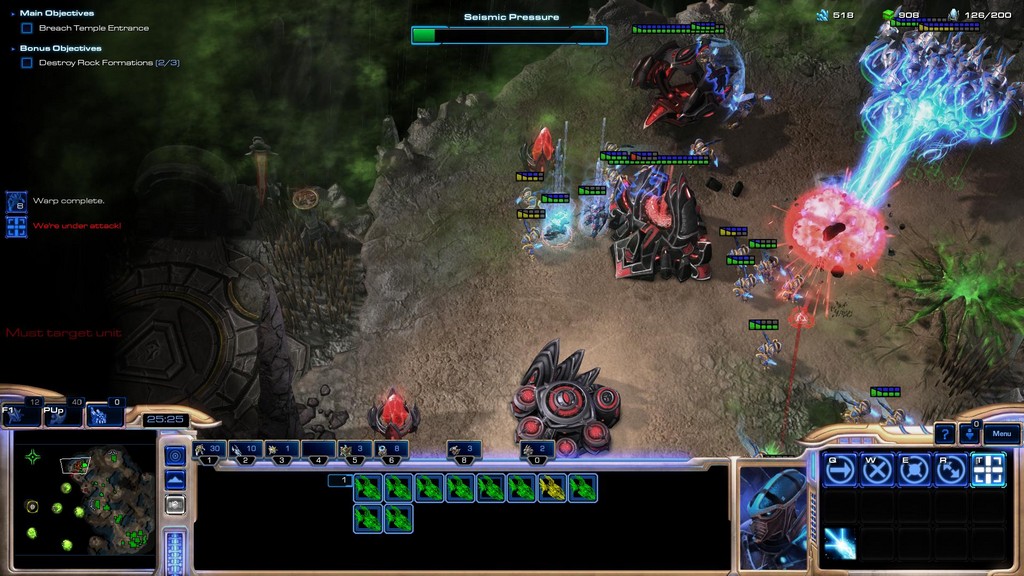Select the yellow damaged unit wireframe
Image resolution: width=1024 pixels, height=576 pixels.
pos(552,488)
